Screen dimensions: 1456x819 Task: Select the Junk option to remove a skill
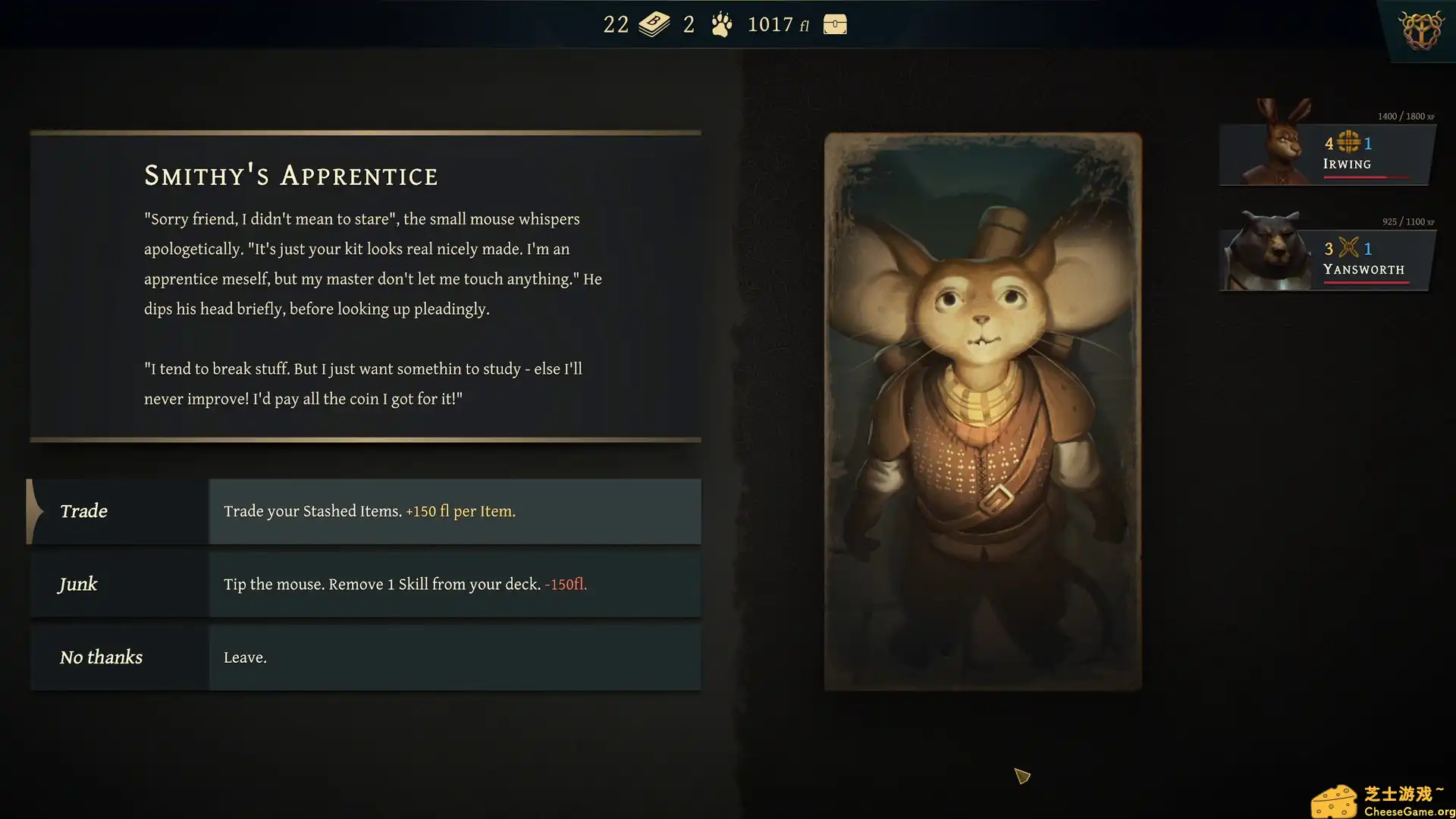pyautogui.click(x=364, y=584)
